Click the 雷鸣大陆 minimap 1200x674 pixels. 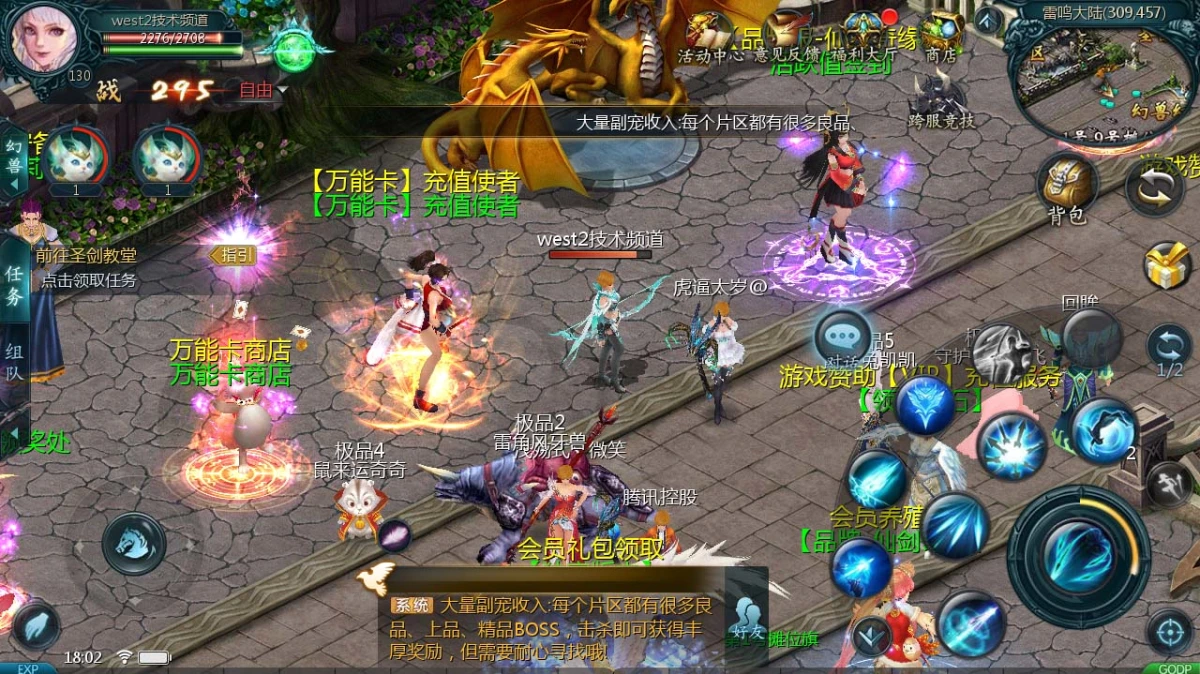click(x=1098, y=72)
